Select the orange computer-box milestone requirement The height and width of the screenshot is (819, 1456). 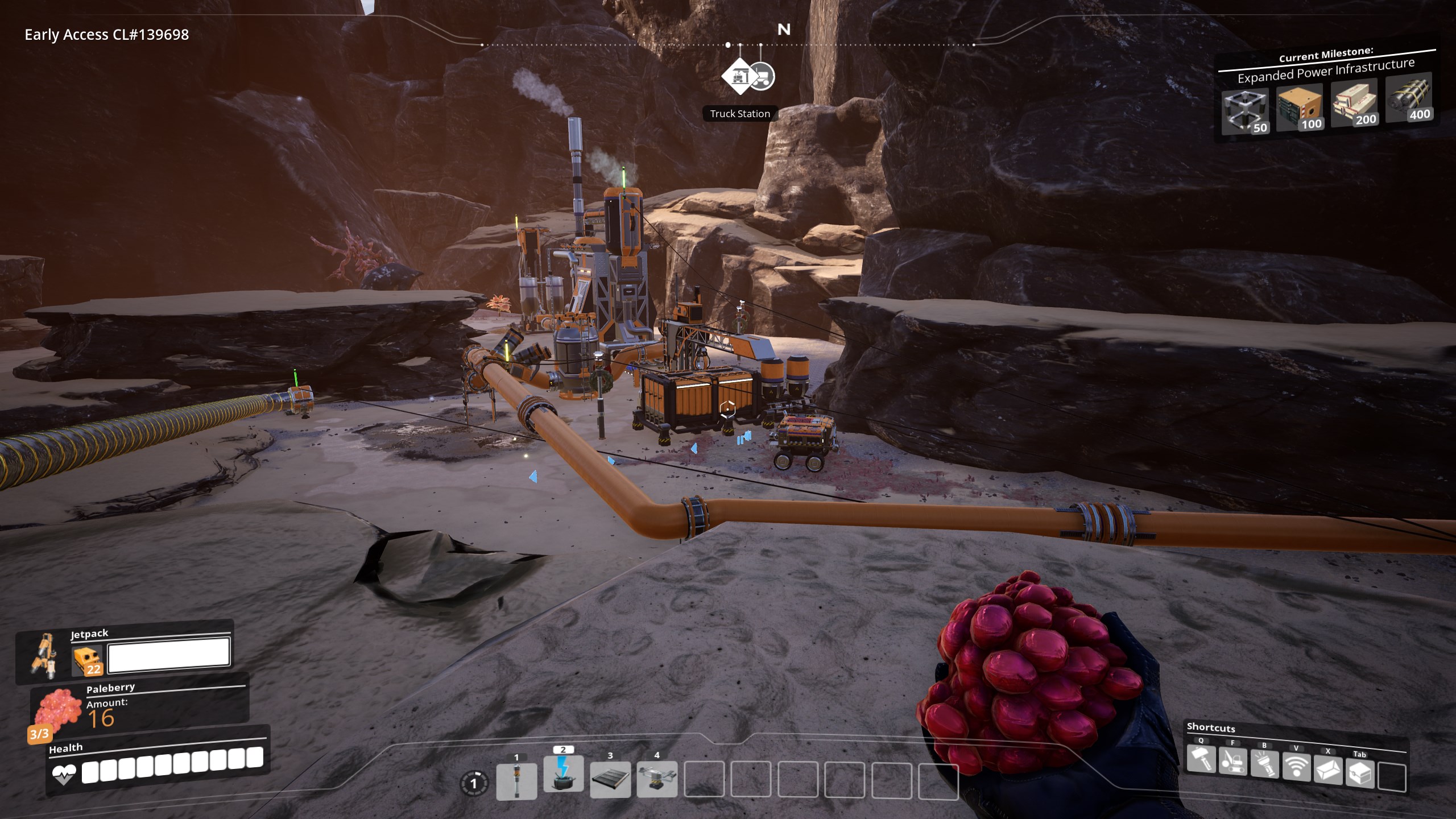coord(1300,108)
